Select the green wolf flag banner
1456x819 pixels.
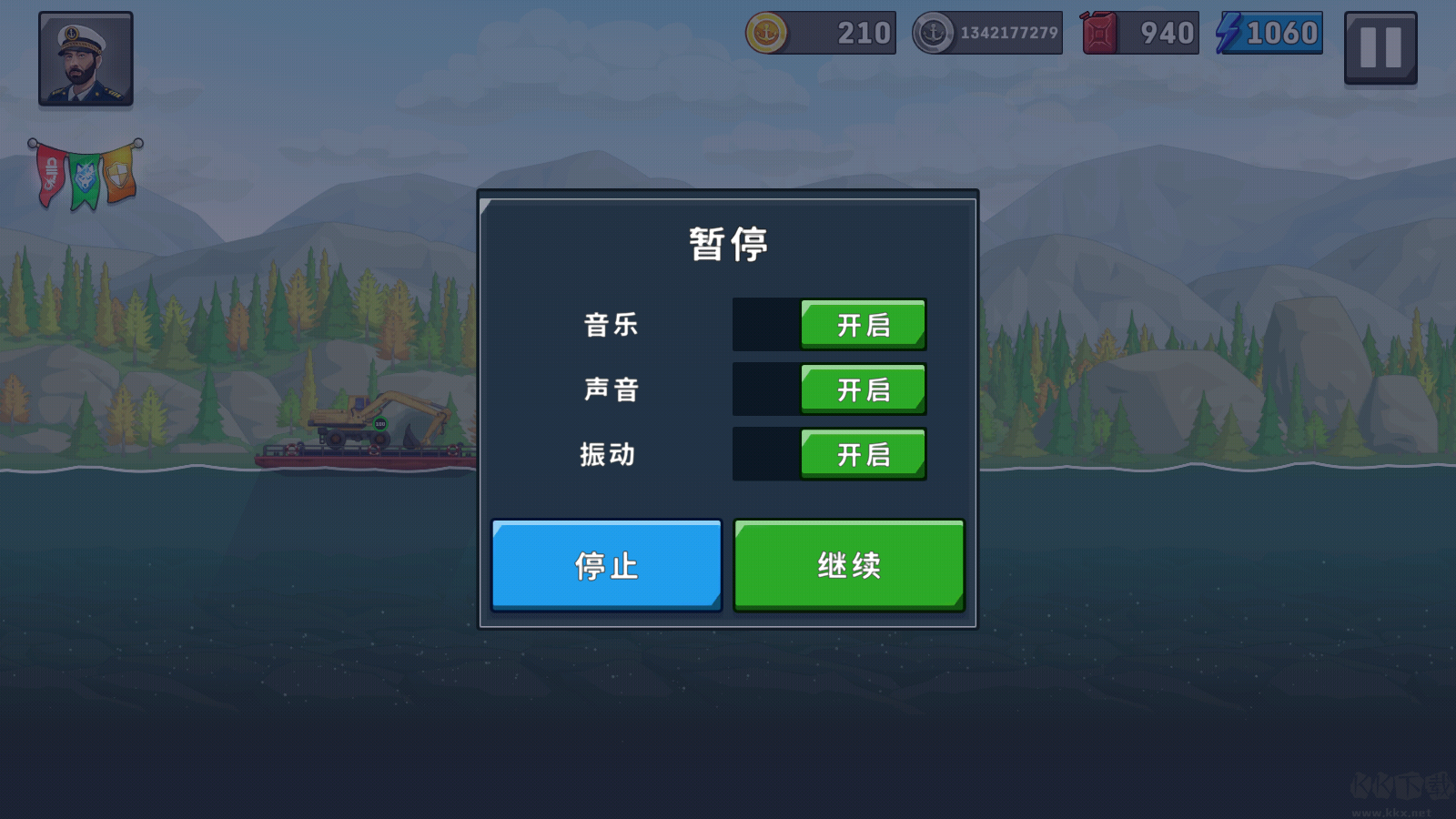[85, 176]
